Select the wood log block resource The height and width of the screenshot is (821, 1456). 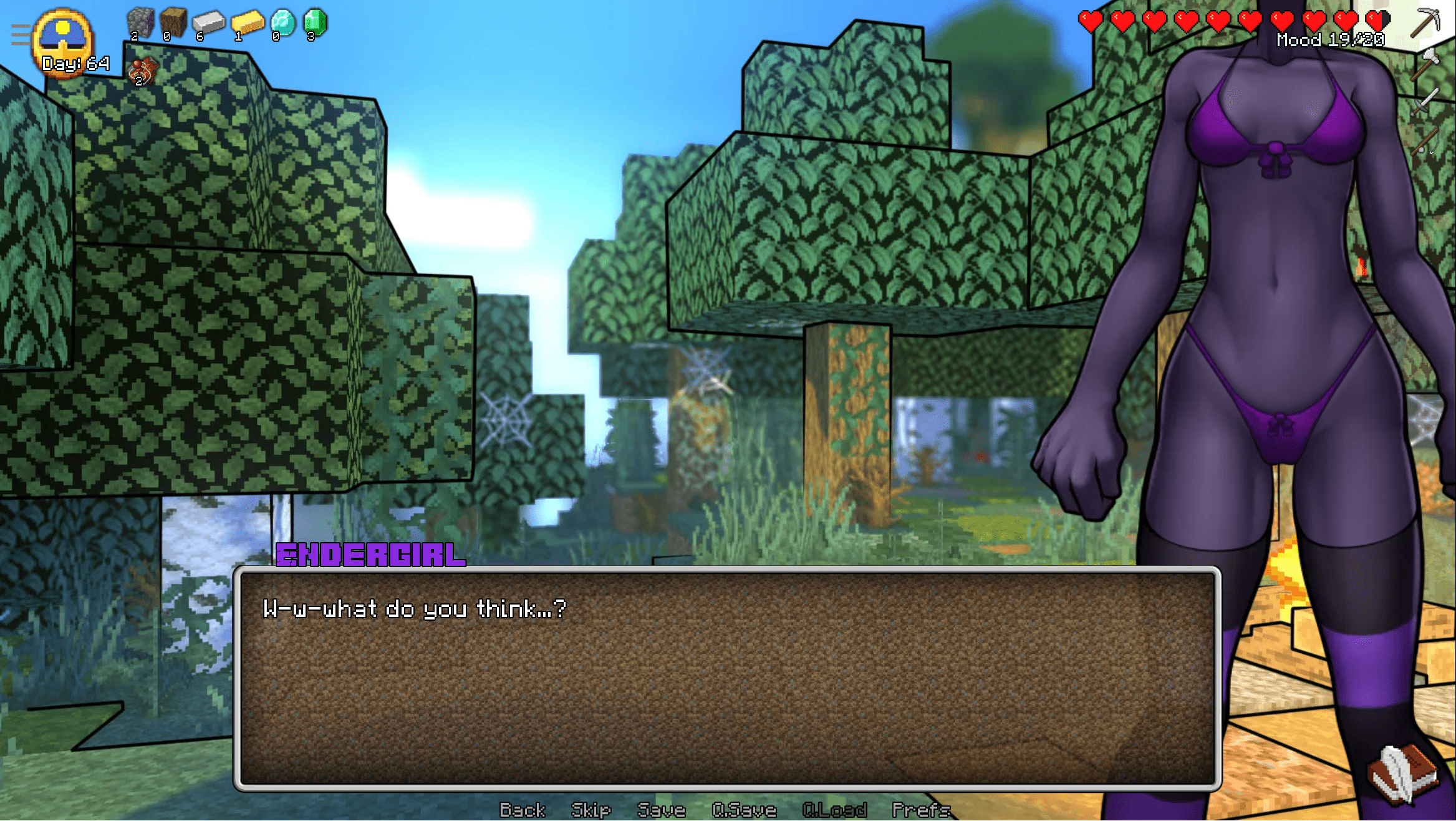pos(173,24)
